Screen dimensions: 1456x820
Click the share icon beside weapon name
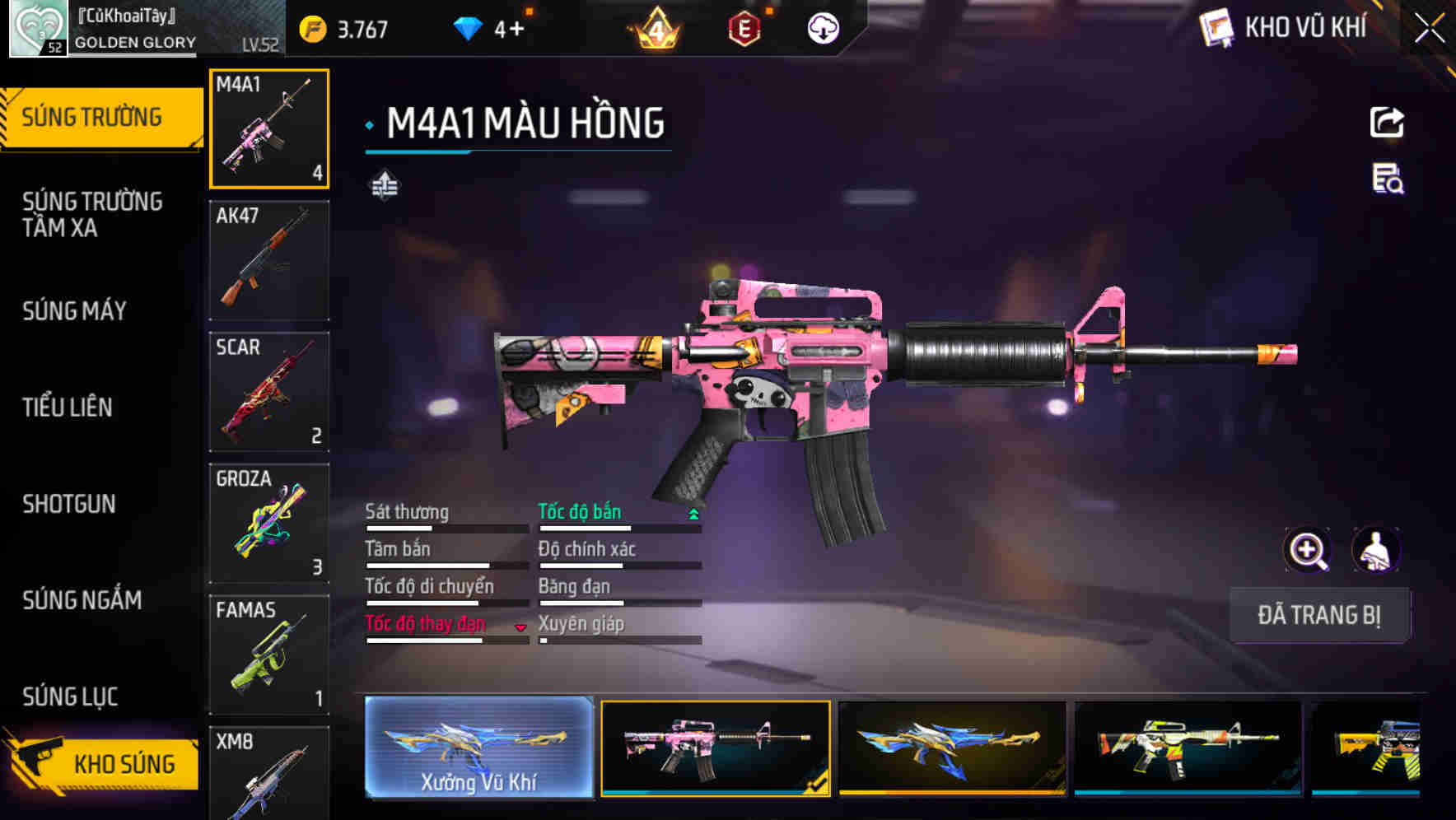[1387, 122]
